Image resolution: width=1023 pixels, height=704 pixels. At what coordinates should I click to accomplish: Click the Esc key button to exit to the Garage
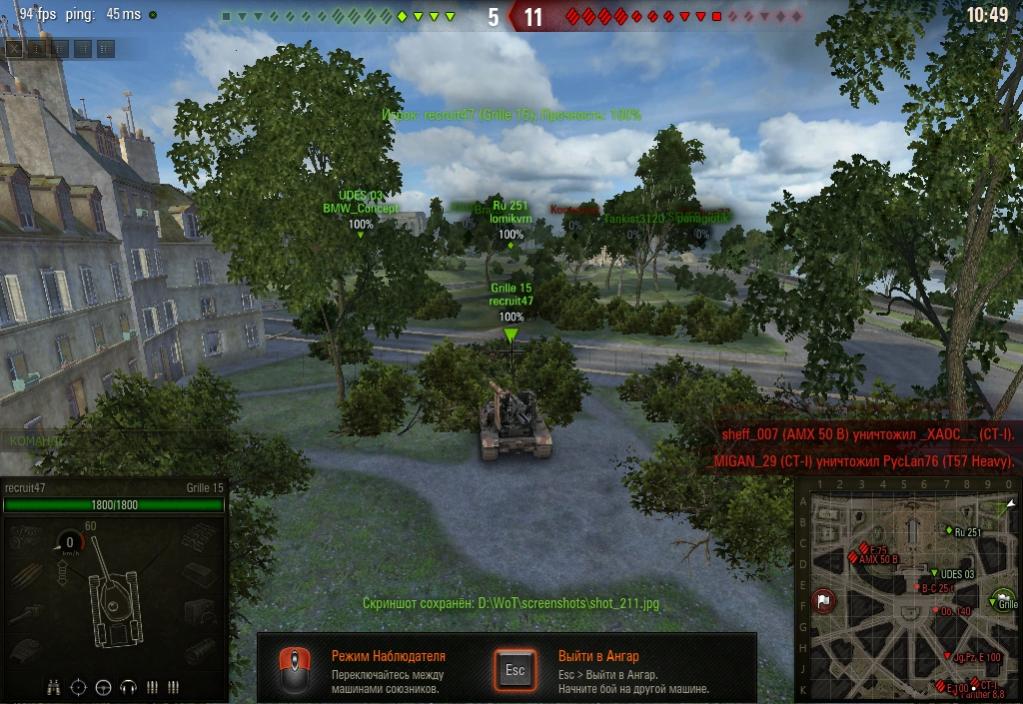coord(515,669)
